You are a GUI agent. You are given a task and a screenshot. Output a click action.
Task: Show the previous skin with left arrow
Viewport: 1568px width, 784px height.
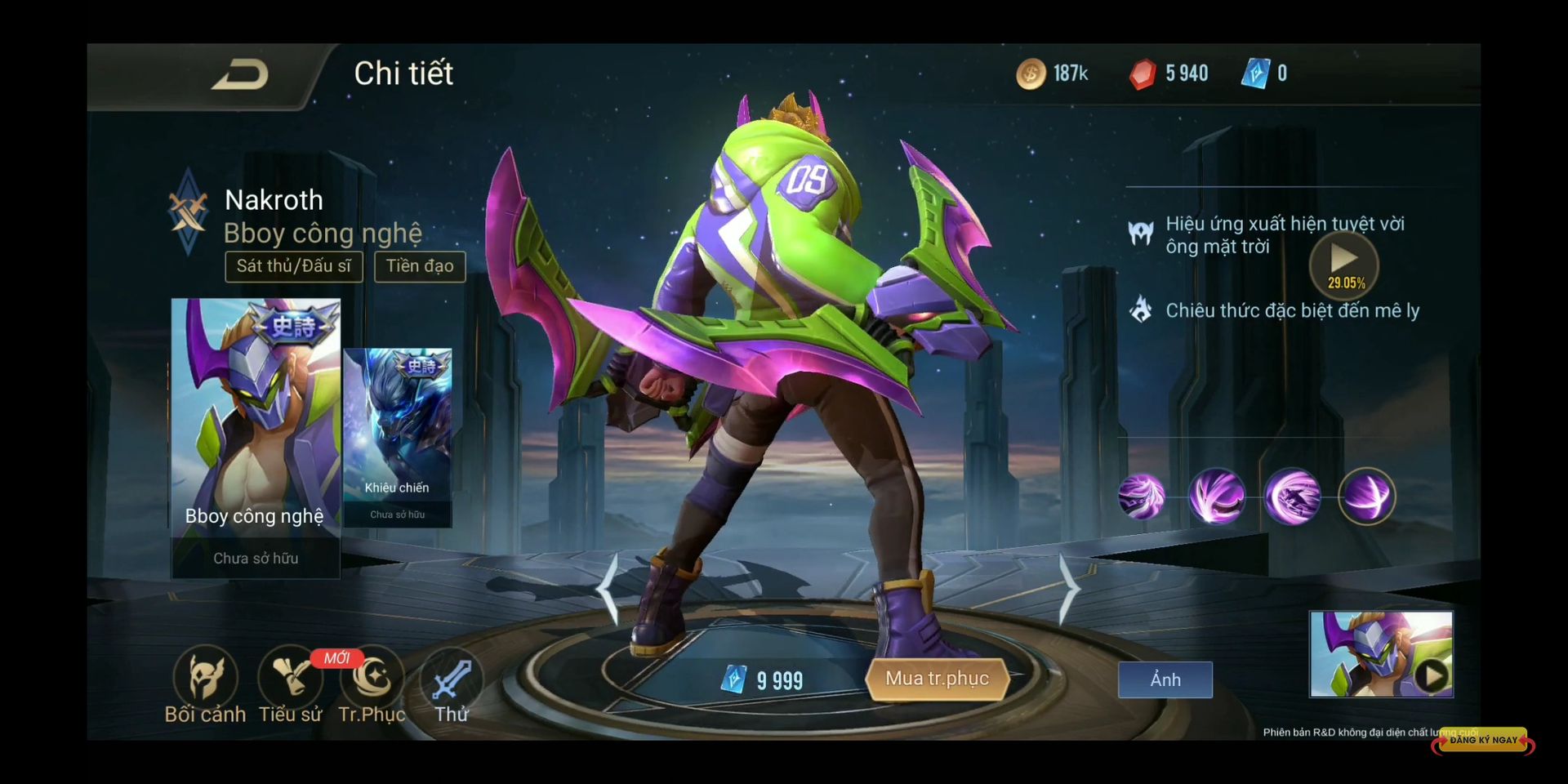coord(608,589)
